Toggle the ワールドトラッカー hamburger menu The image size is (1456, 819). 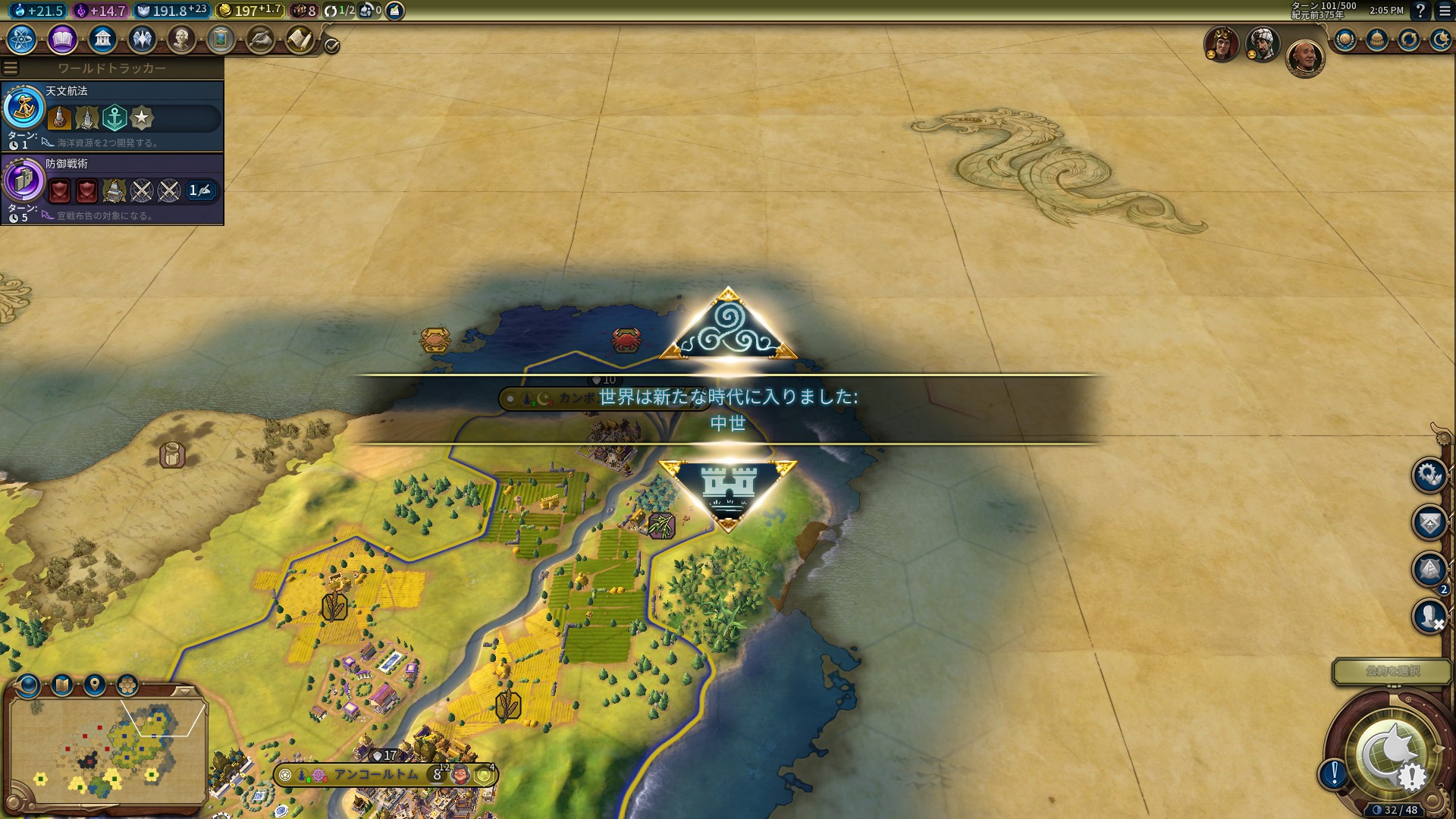click(11, 68)
